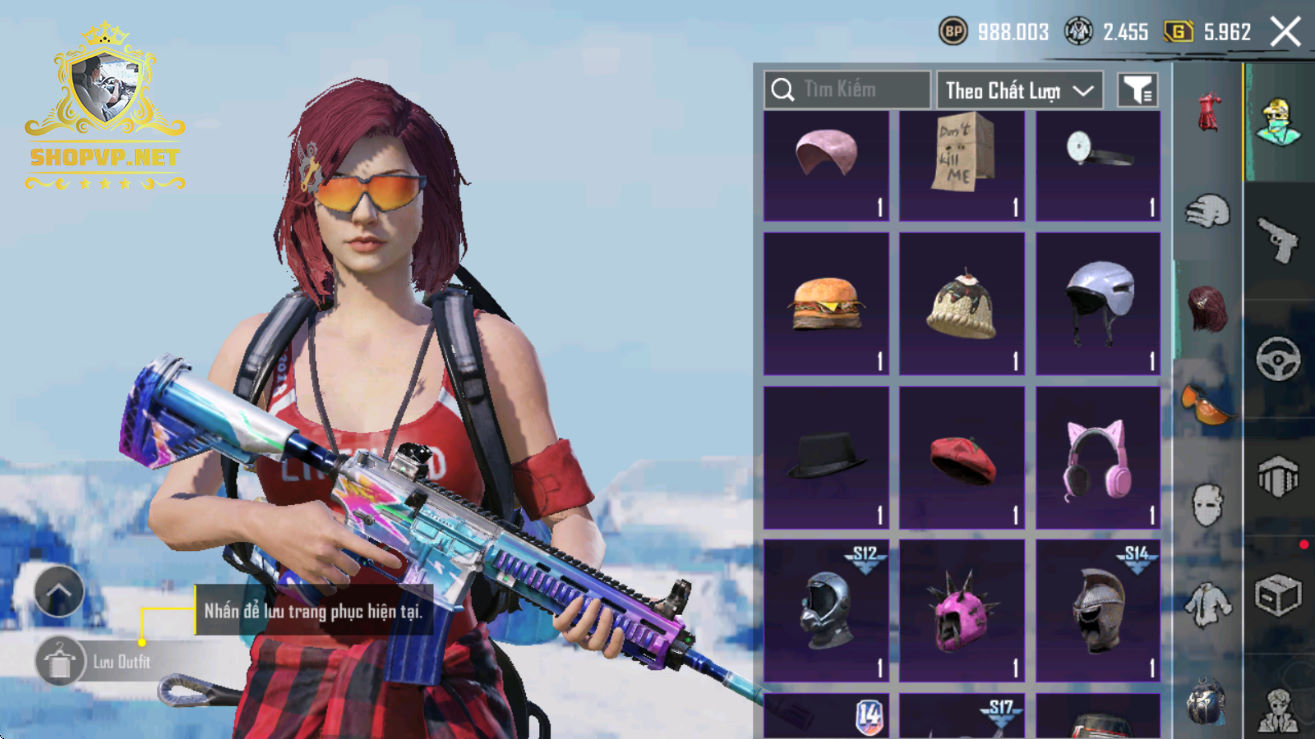Choose the hamburger hat item
This screenshot has height=739, width=1315.
[x=826, y=304]
